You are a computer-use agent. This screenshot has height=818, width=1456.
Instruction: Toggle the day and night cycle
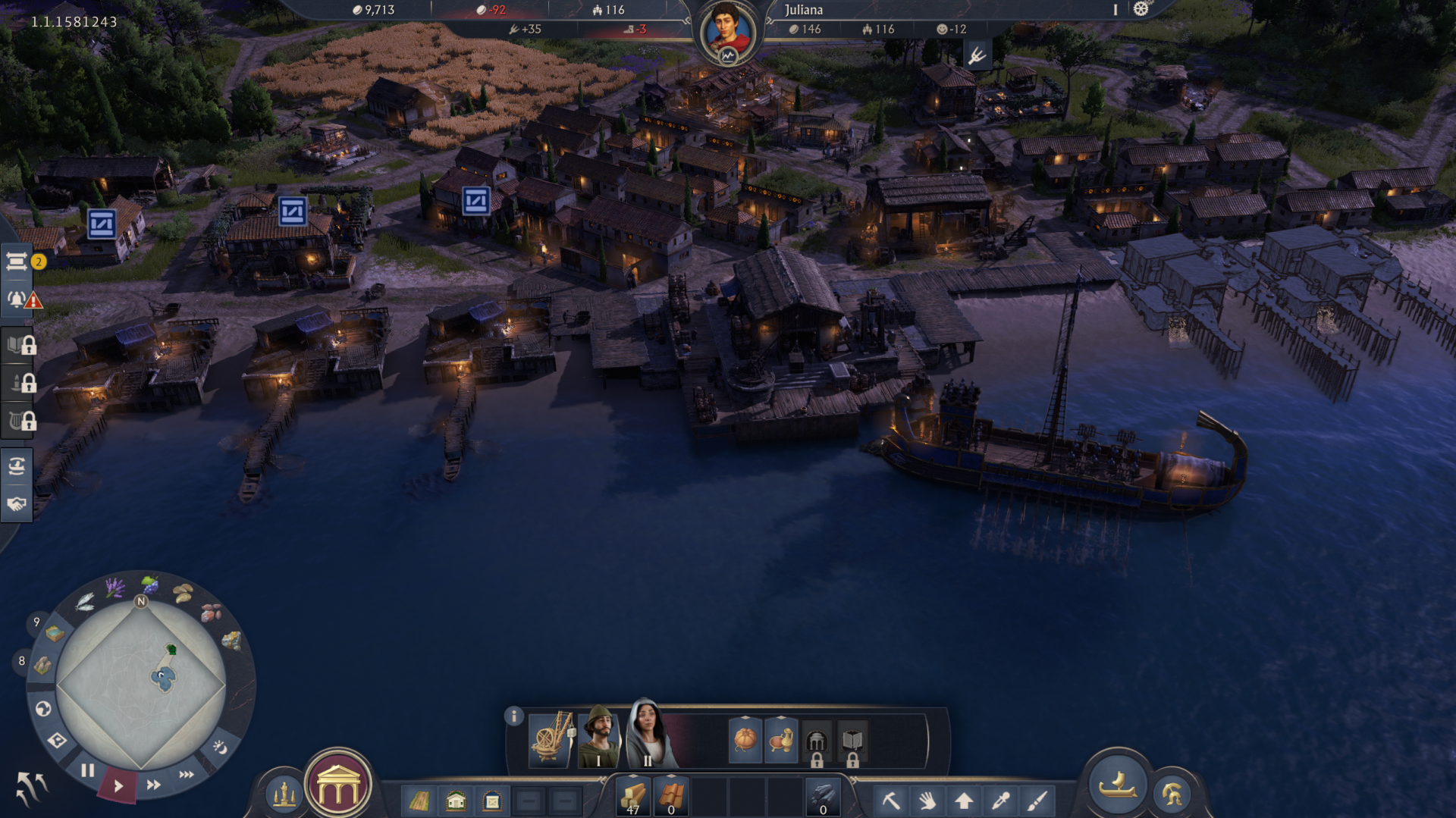pyautogui.click(x=220, y=747)
